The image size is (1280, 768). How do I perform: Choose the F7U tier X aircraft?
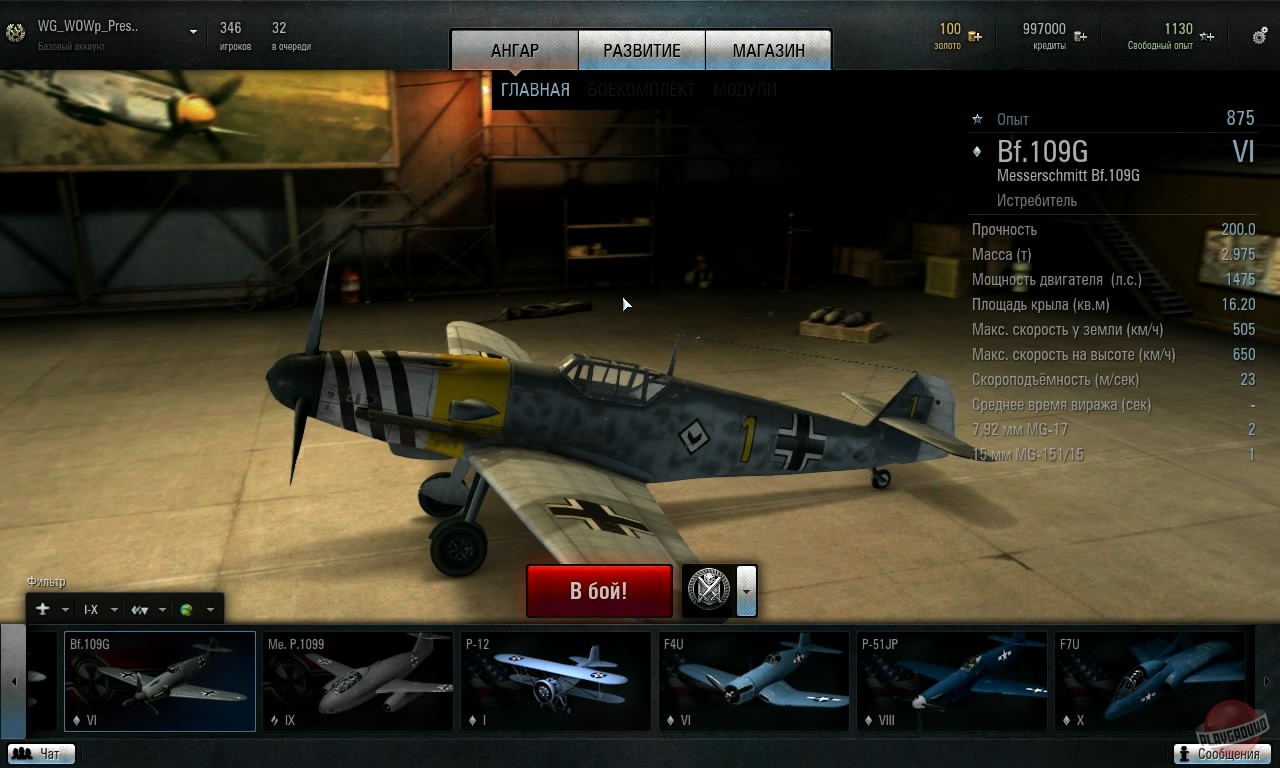[x=1149, y=682]
